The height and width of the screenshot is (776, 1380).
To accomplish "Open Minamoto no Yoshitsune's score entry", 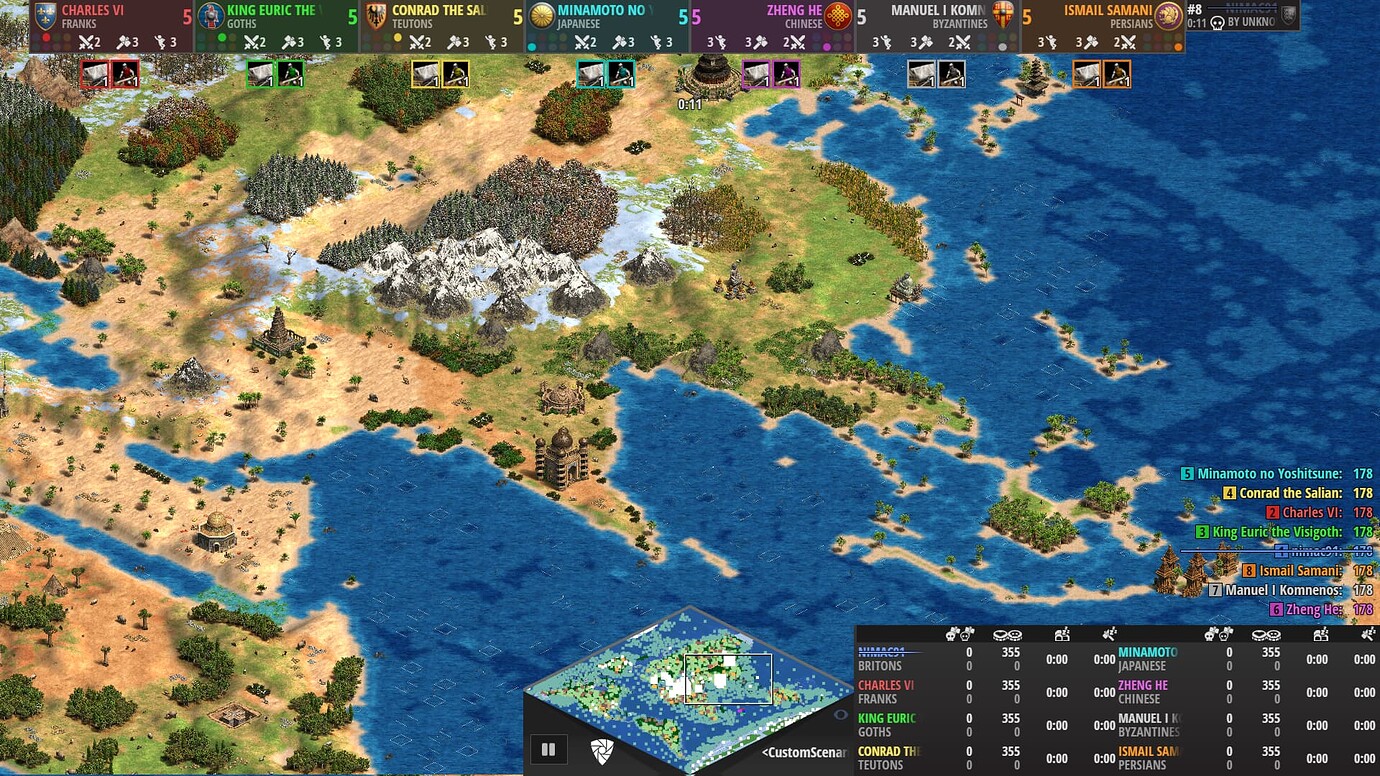I will click(1273, 472).
